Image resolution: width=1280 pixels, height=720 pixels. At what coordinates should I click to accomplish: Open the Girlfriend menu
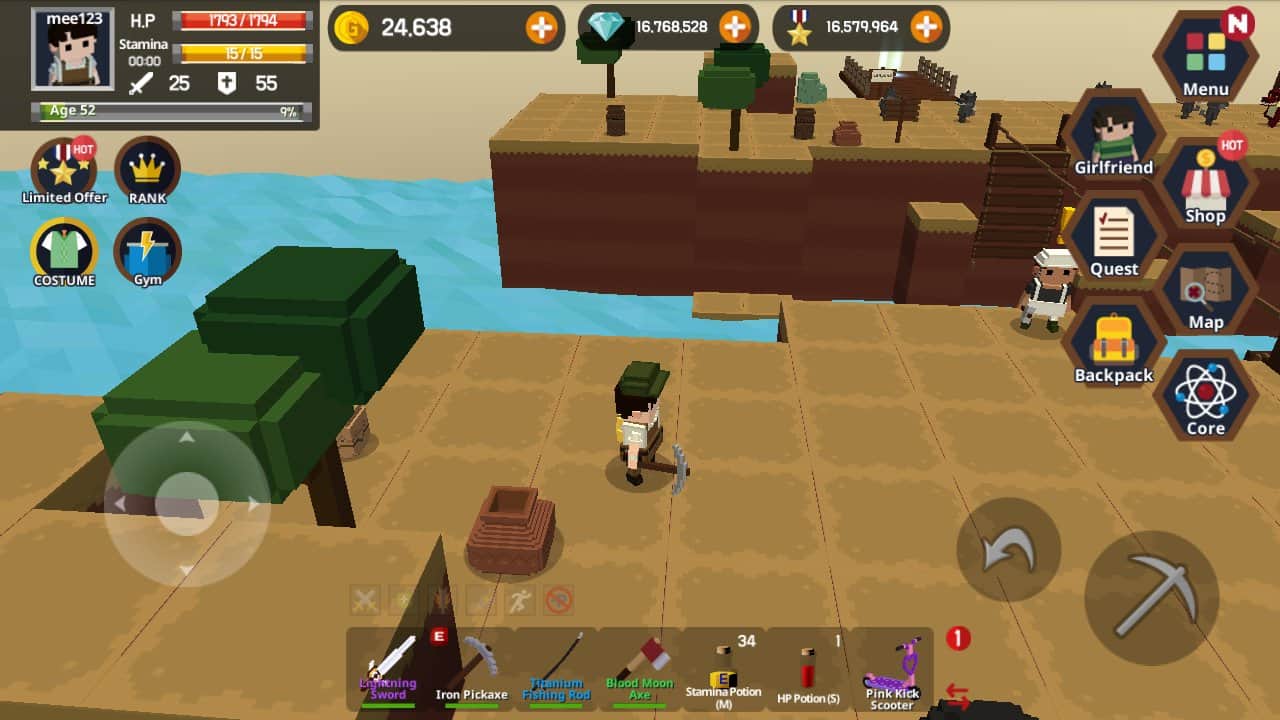(1113, 135)
